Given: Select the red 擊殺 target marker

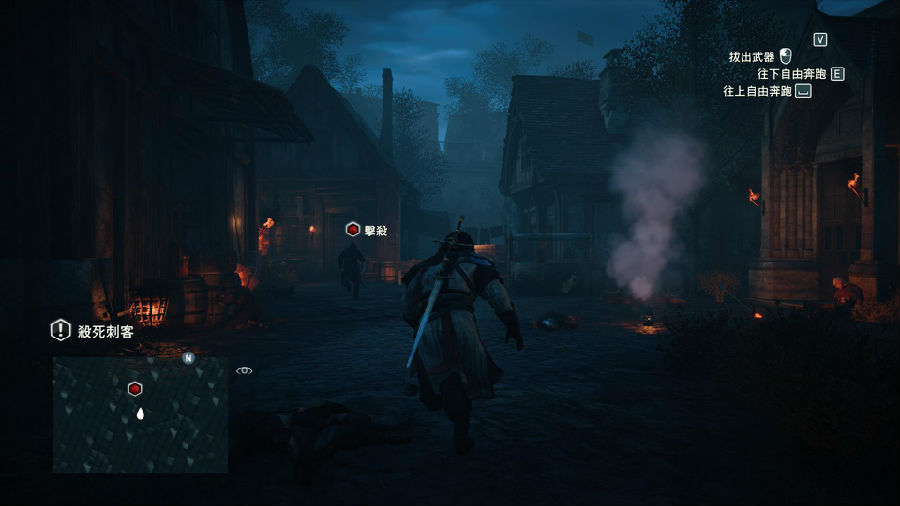Looking at the screenshot, I should 353,230.
